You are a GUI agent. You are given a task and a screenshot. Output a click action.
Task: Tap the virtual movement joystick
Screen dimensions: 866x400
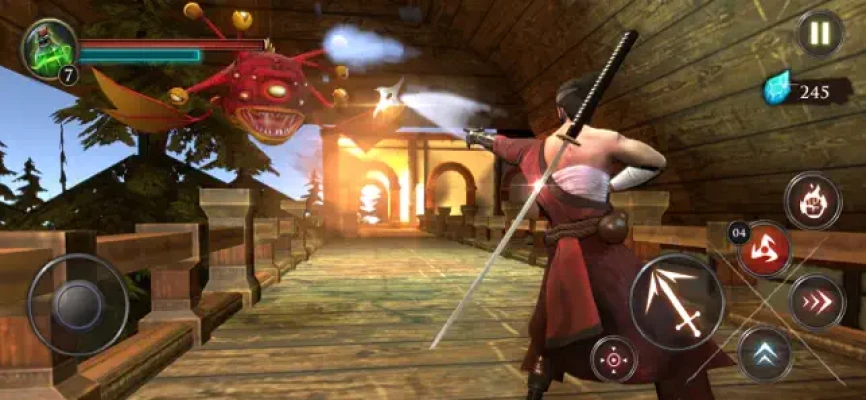click(77, 305)
